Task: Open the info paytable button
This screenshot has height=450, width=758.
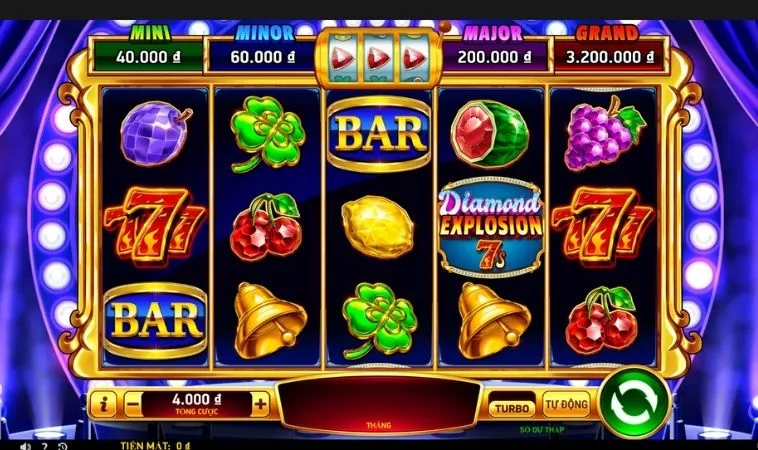Action: tap(104, 404)
